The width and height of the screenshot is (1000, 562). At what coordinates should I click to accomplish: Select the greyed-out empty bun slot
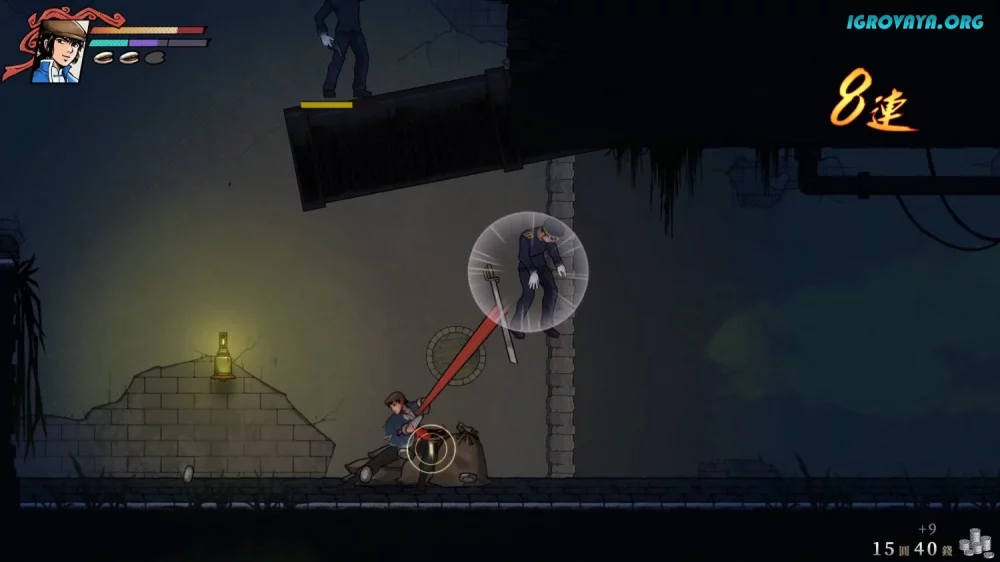click(153, 58)
